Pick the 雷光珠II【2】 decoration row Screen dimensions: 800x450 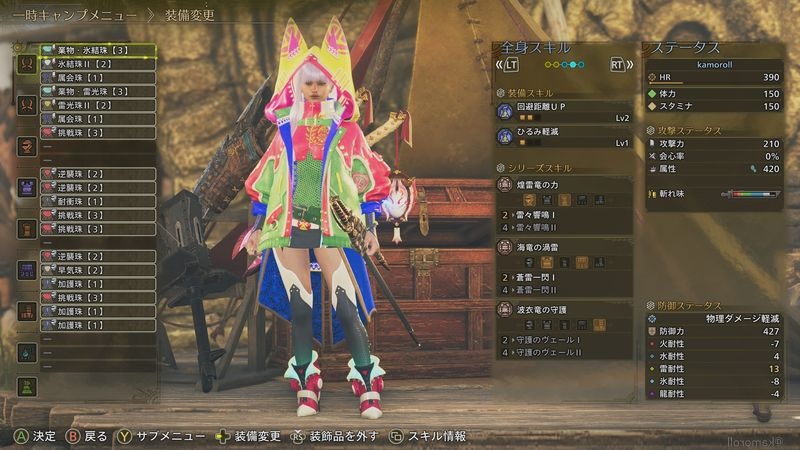[x=97, y=105]
